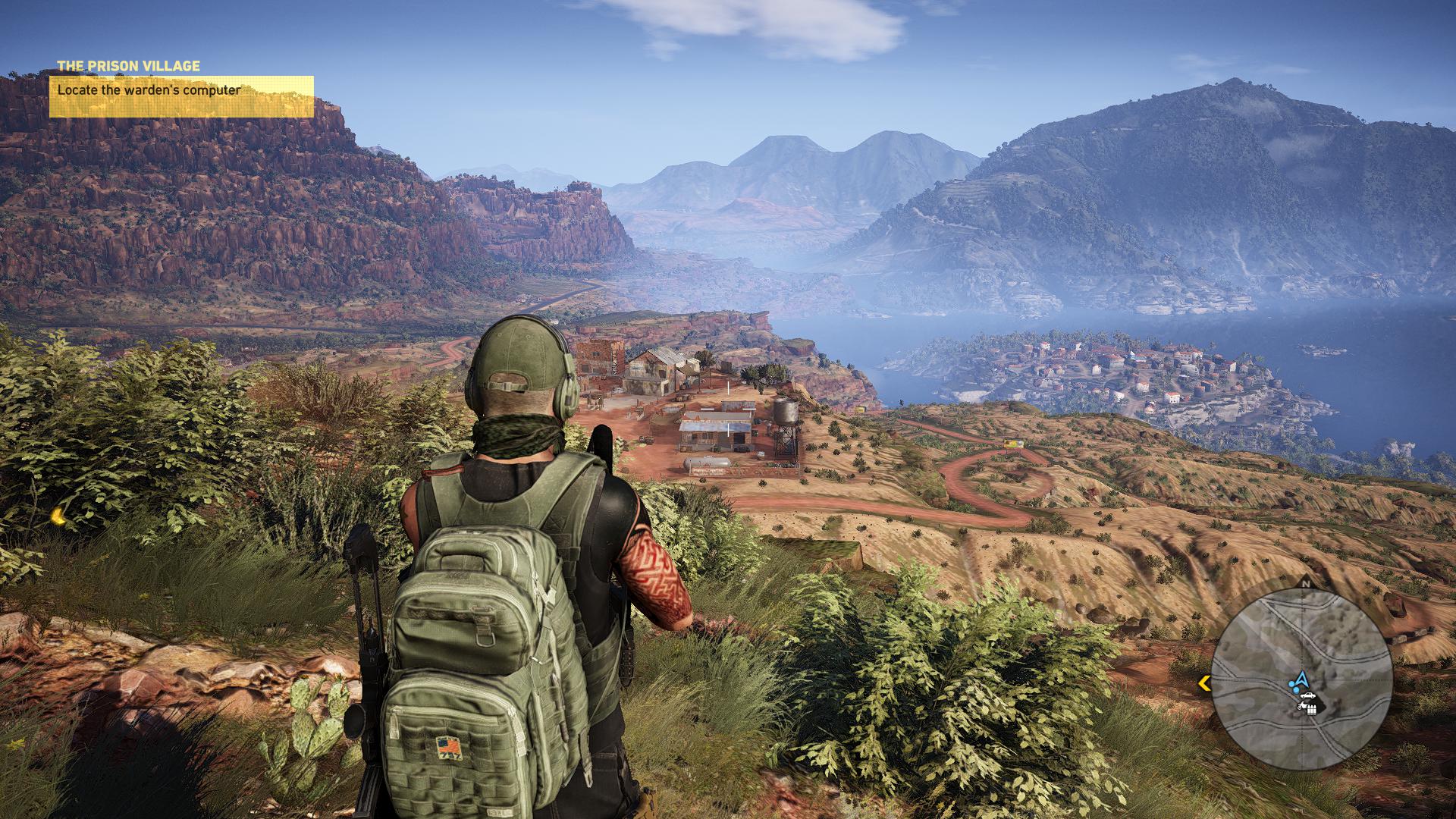Screen dimensions: 1456x819
Task: Click the yellow objective arrow beside minimap
Action: tap(1203, 684)
